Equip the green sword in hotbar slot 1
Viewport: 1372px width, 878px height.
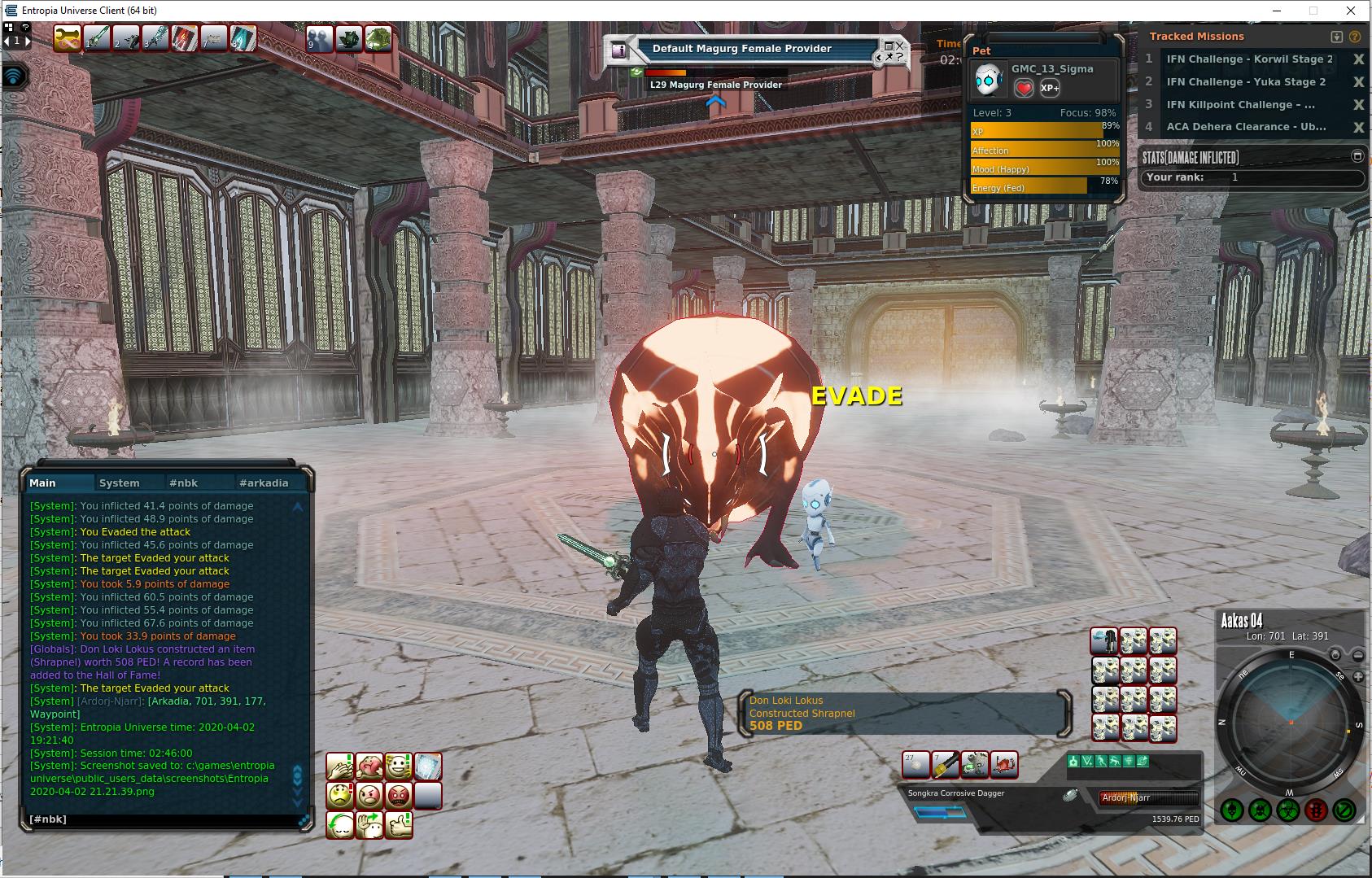coord(97,38)
